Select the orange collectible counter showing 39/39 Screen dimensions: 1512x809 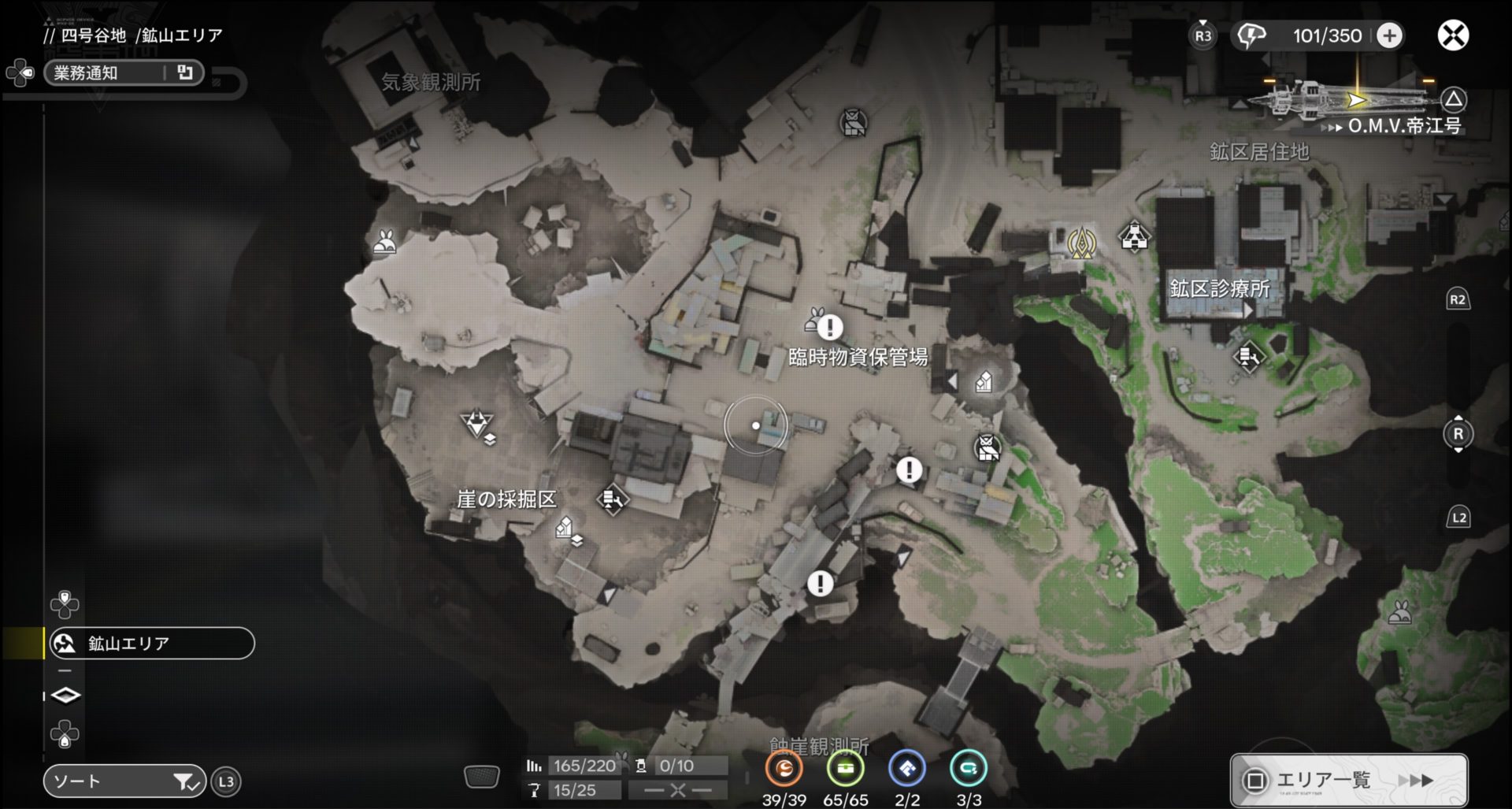click(784, 770)
